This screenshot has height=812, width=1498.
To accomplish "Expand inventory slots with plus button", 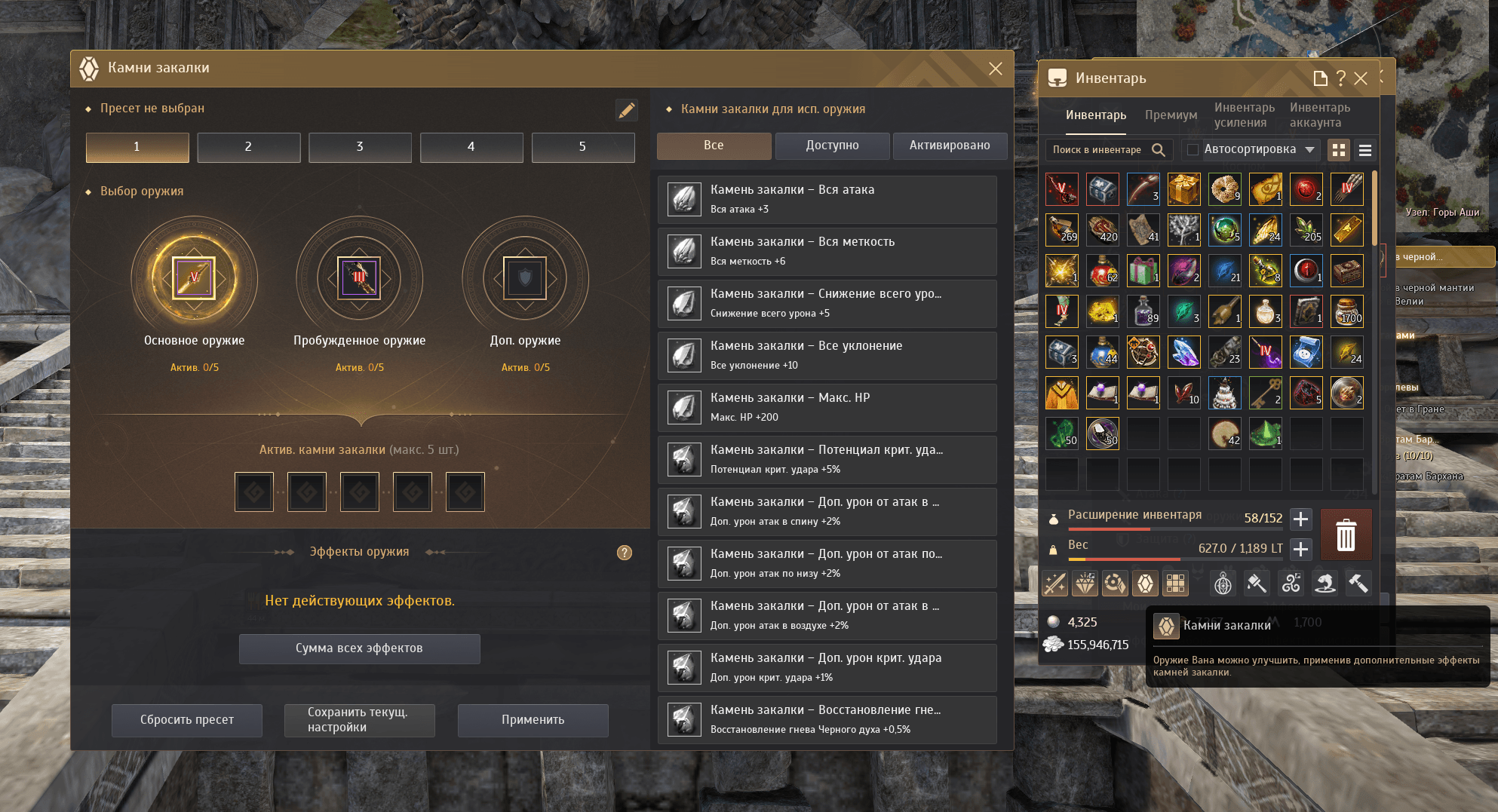I will (1300, 519).
